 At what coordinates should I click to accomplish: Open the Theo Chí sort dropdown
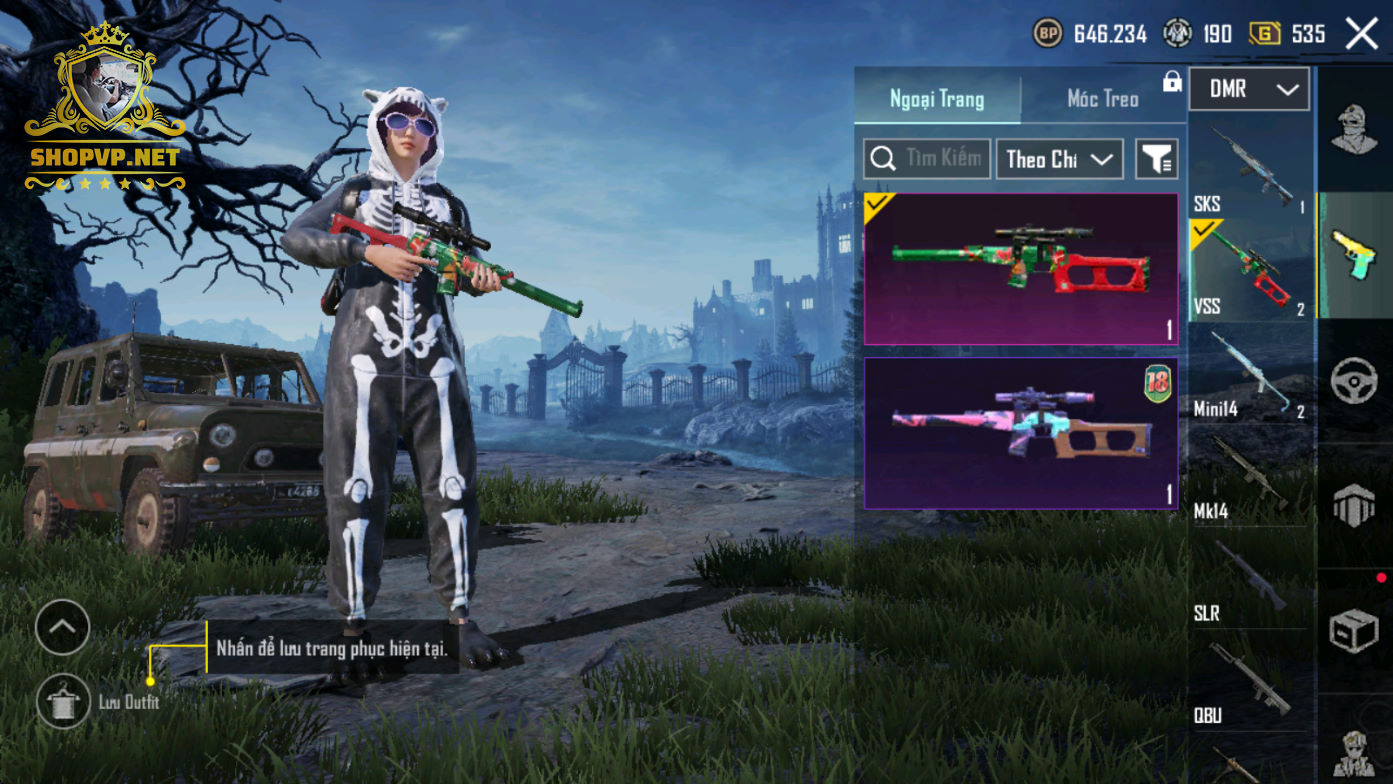[x=1059, y=159]
